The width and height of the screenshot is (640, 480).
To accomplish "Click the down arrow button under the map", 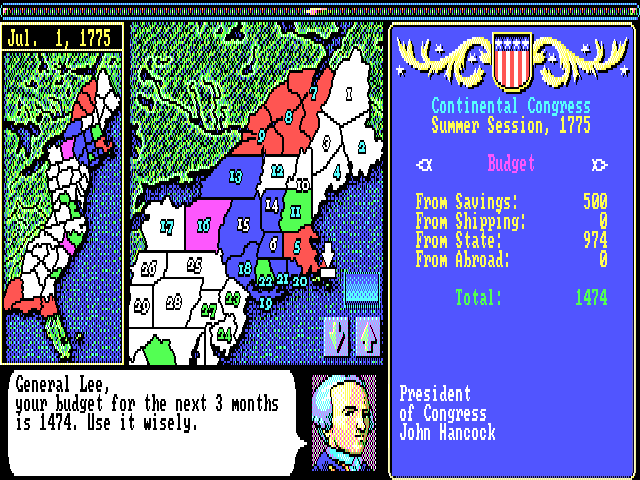I will (x=338, y=337).
